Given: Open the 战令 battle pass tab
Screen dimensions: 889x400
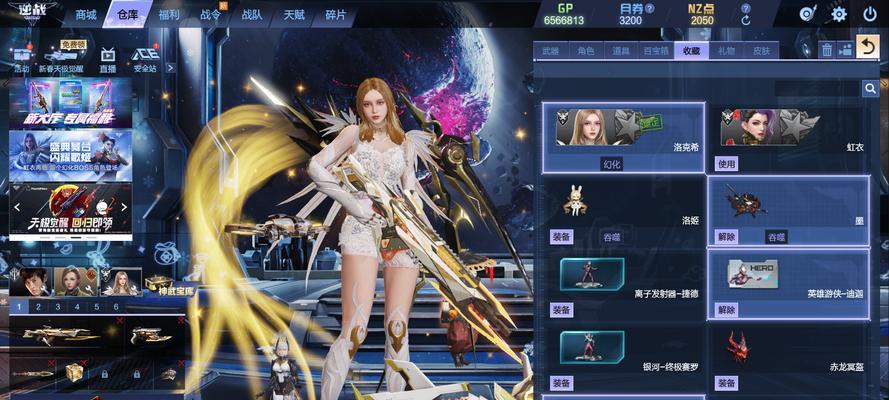Looking at the screenshot, I should click(210, 15).
